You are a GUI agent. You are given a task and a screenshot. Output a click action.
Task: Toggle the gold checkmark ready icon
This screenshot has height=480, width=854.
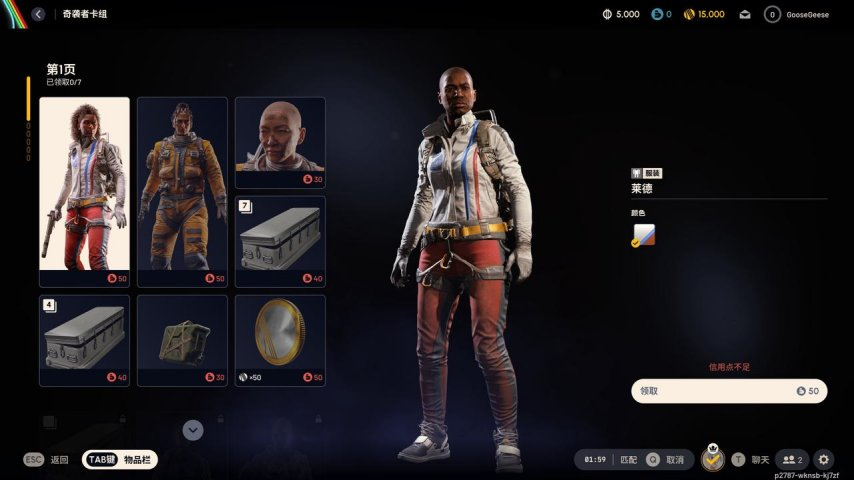[712, 460]
